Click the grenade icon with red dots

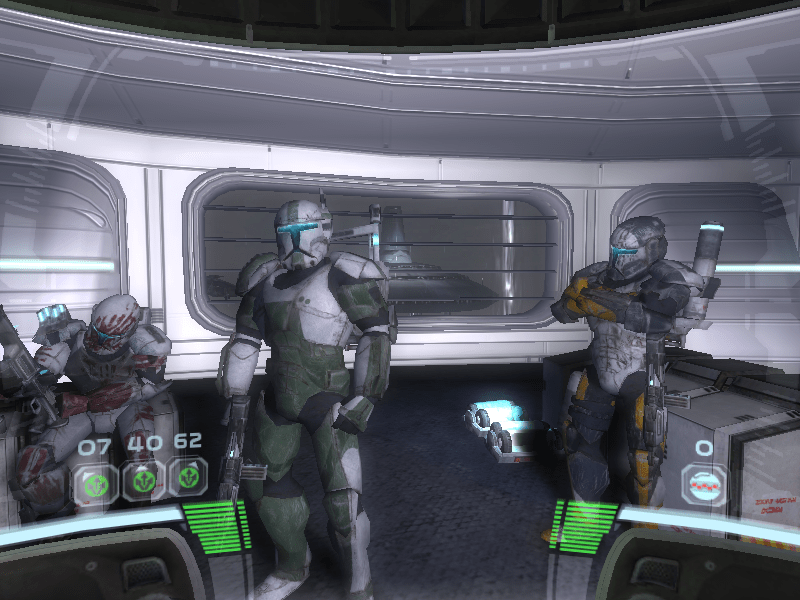[x=704, y=483]
